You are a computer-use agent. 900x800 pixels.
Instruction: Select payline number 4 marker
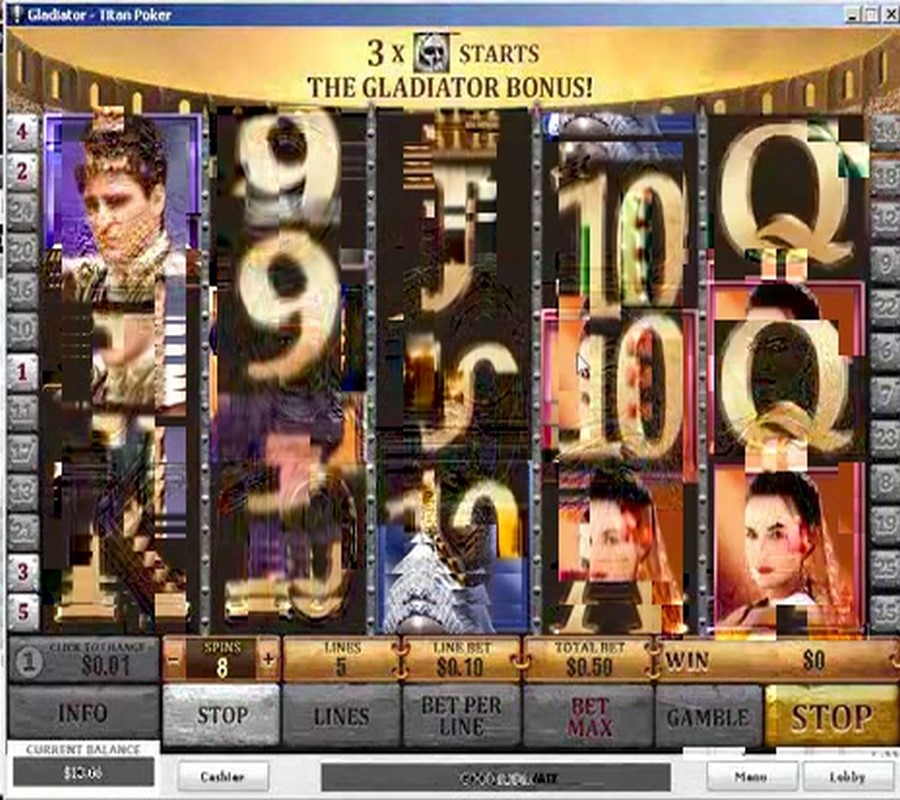click(22, 130)
